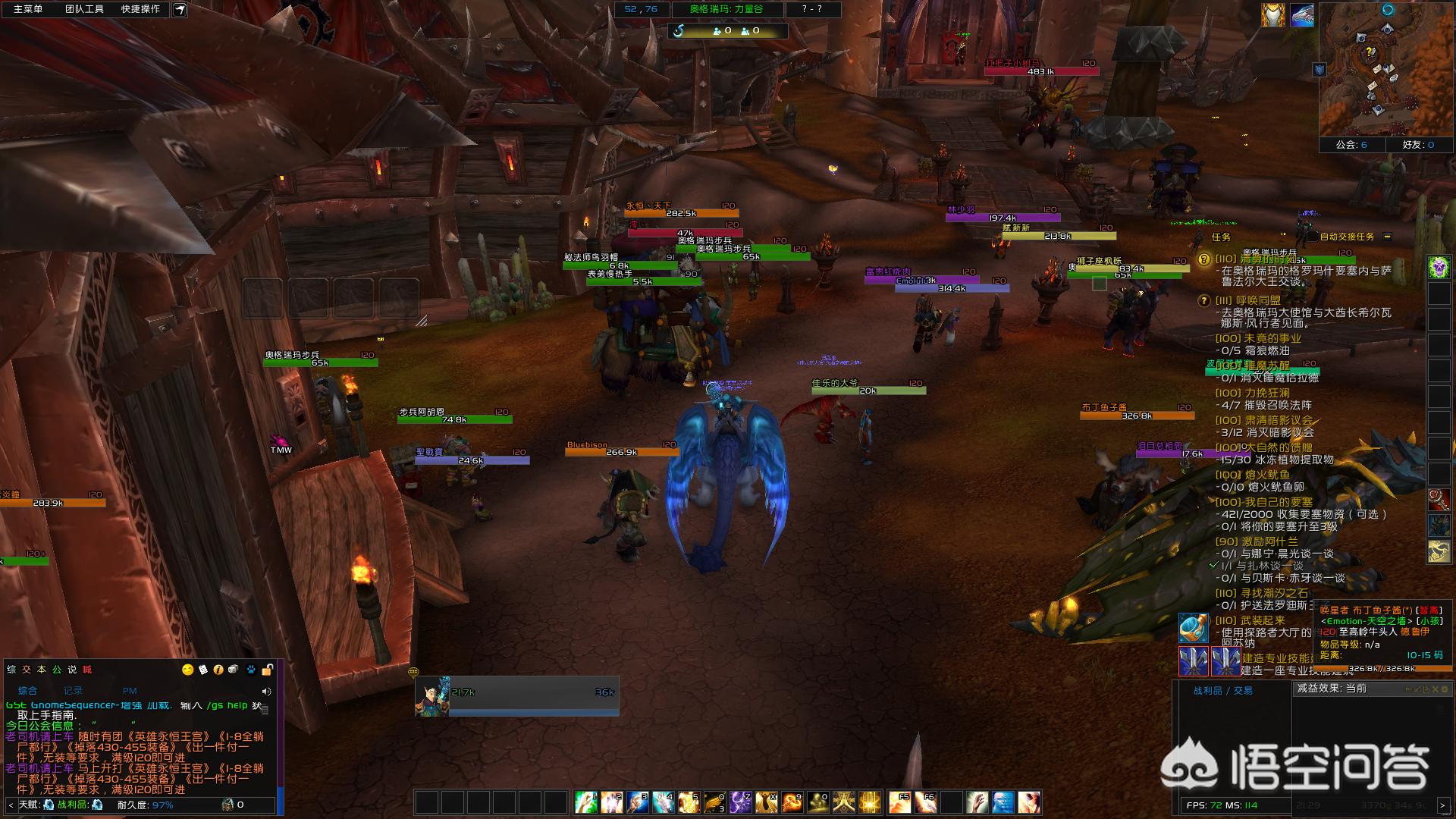Open the 团队工具 raid tools menu

tap(84, 9)
